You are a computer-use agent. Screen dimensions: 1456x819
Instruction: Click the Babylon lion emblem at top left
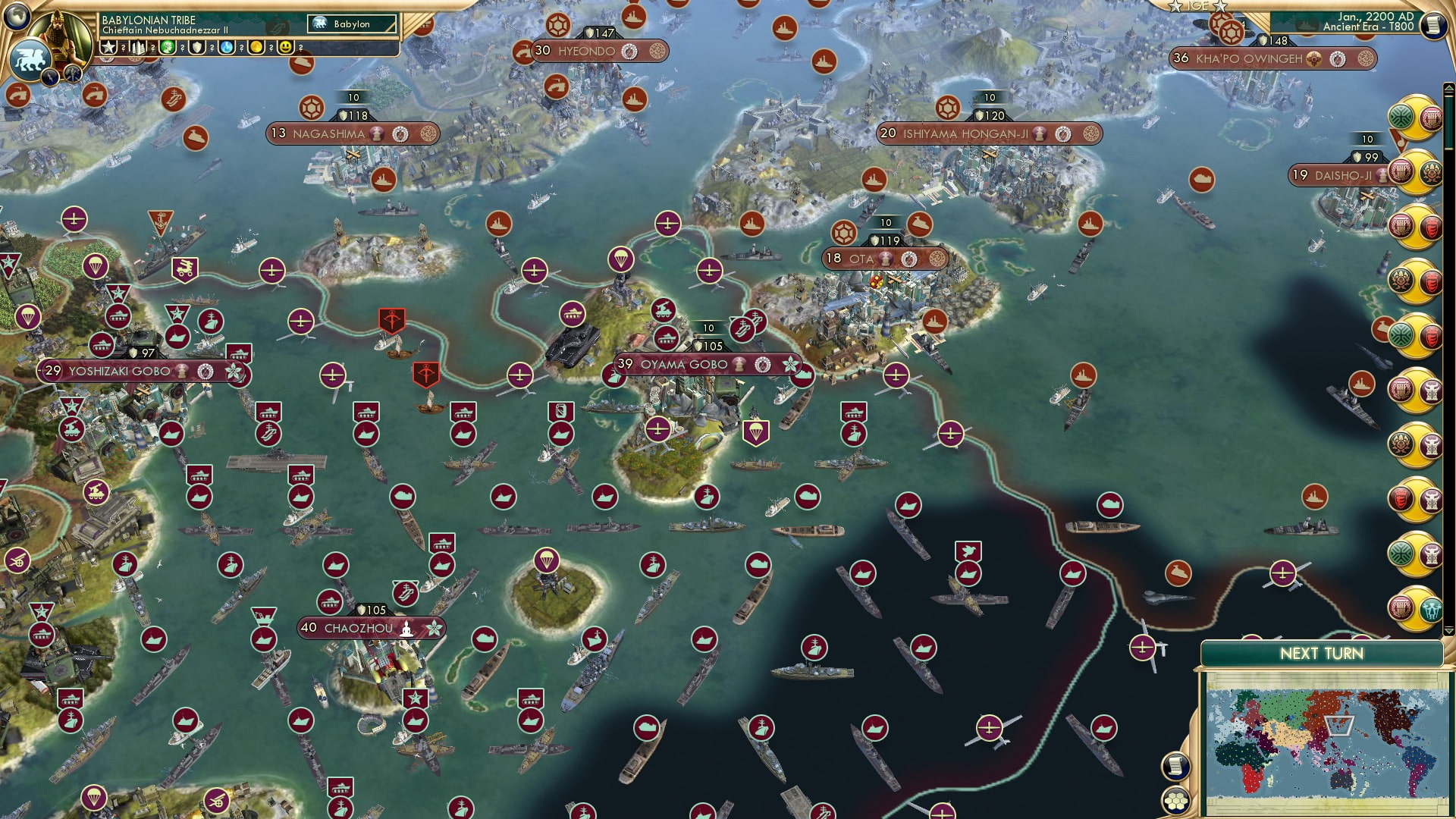(x=32, y=57)
